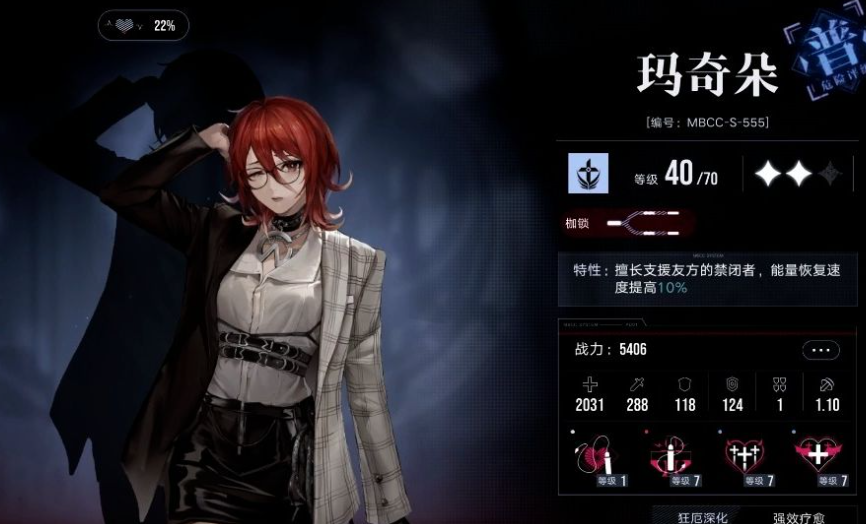The height and width of the screenshot is (524, 866).
Task: Open the 强效疗愈 tab
Action: 800,516
